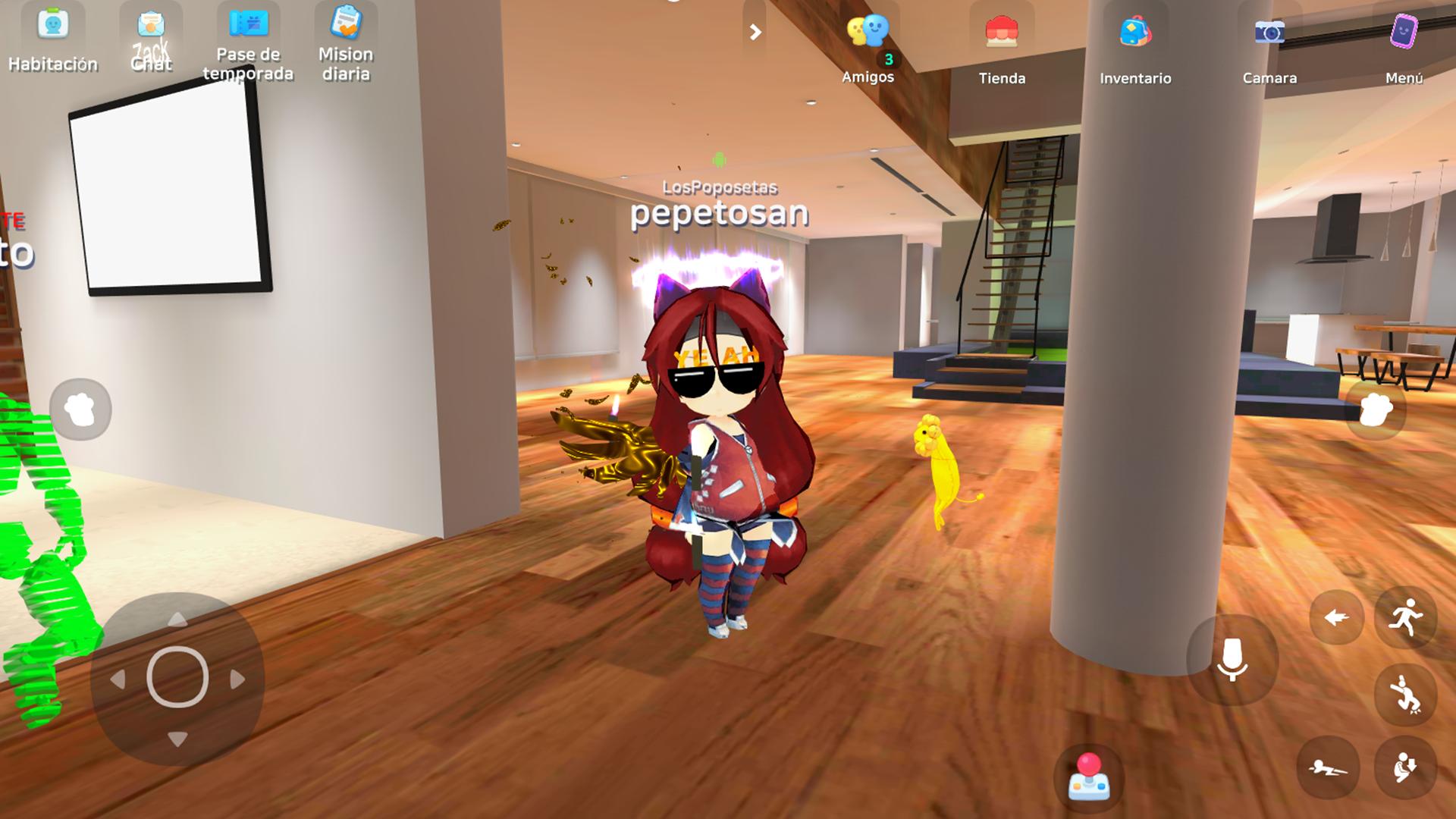The width and height of the screenshot is (1456, 819).
Task: Click the virtual joystick center
Action: coord(177,677)
